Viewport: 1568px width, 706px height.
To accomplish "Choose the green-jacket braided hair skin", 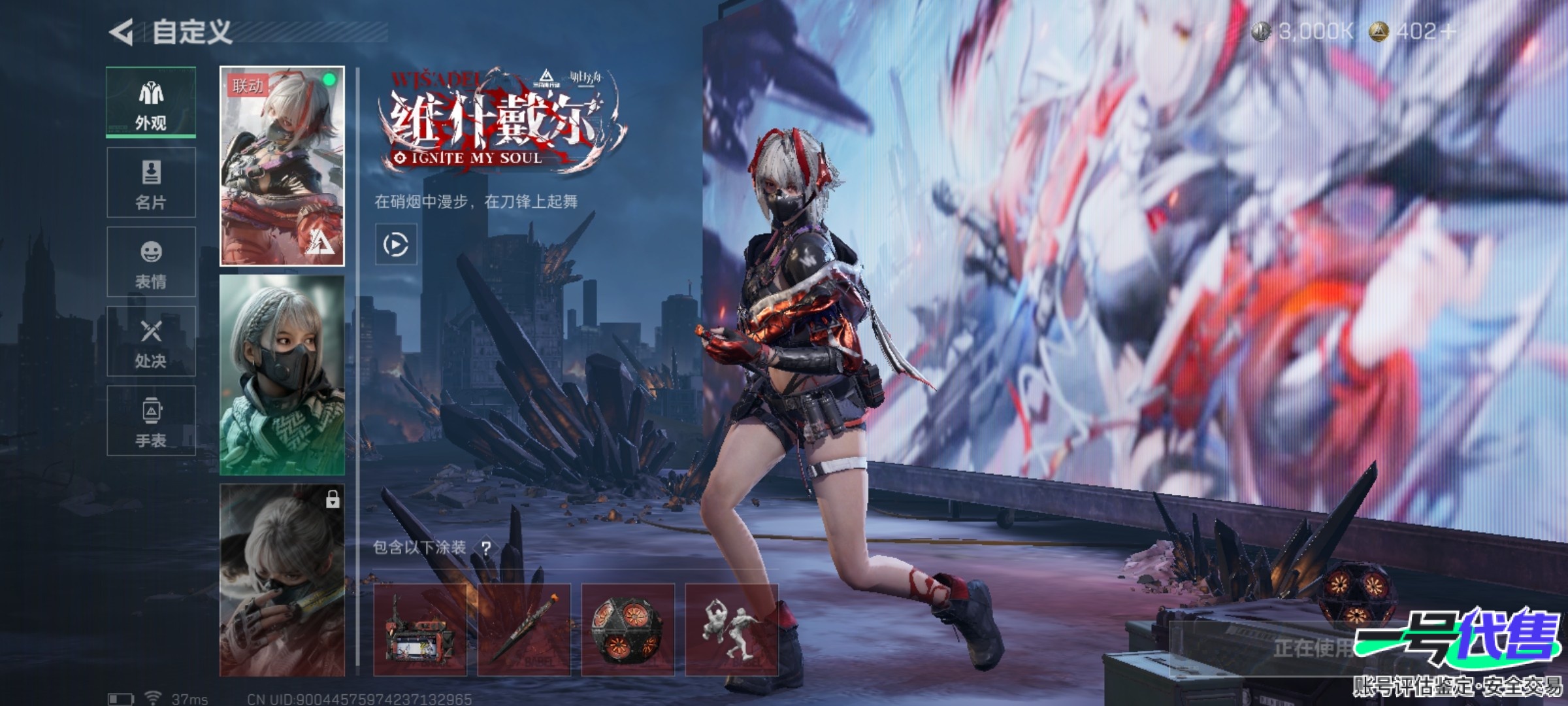I will point(282,375).
